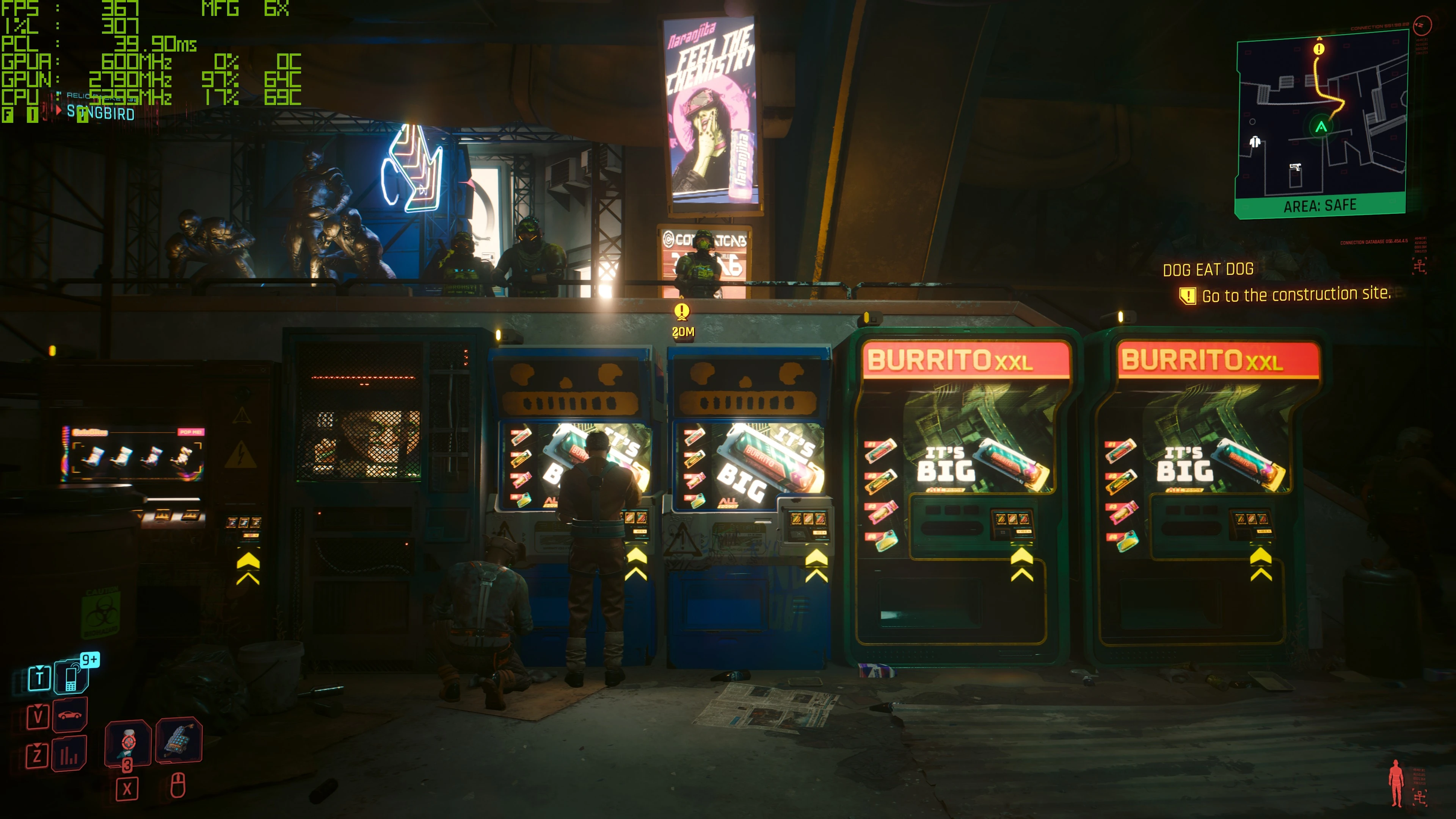Open the Dog Eat Dog quest tracker
Screen dimensions: 1456x819
coord(1208,270)
